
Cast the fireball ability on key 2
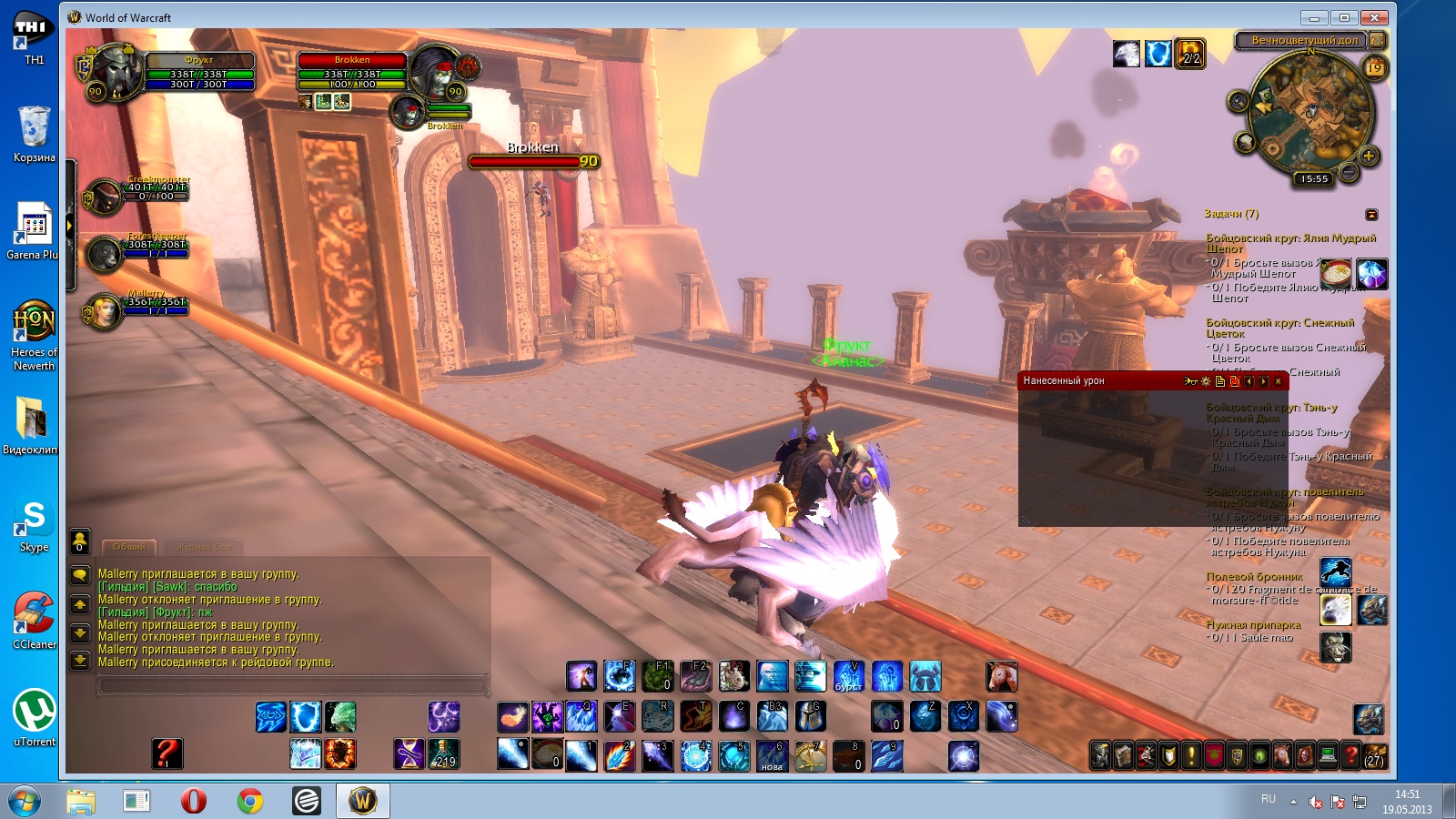click(x=619, y=755)
